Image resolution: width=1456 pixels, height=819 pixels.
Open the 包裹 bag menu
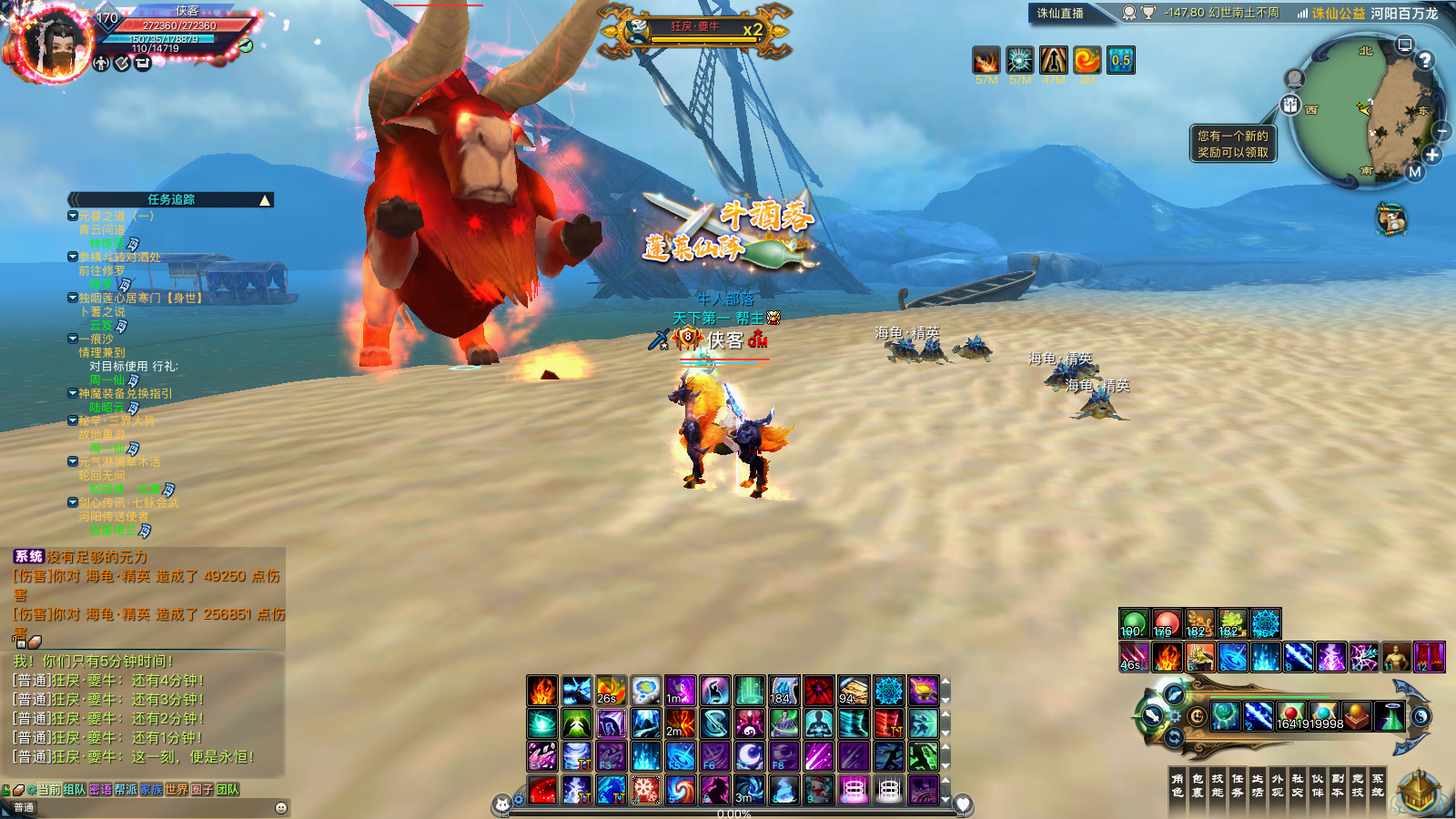pos(1198,785)
